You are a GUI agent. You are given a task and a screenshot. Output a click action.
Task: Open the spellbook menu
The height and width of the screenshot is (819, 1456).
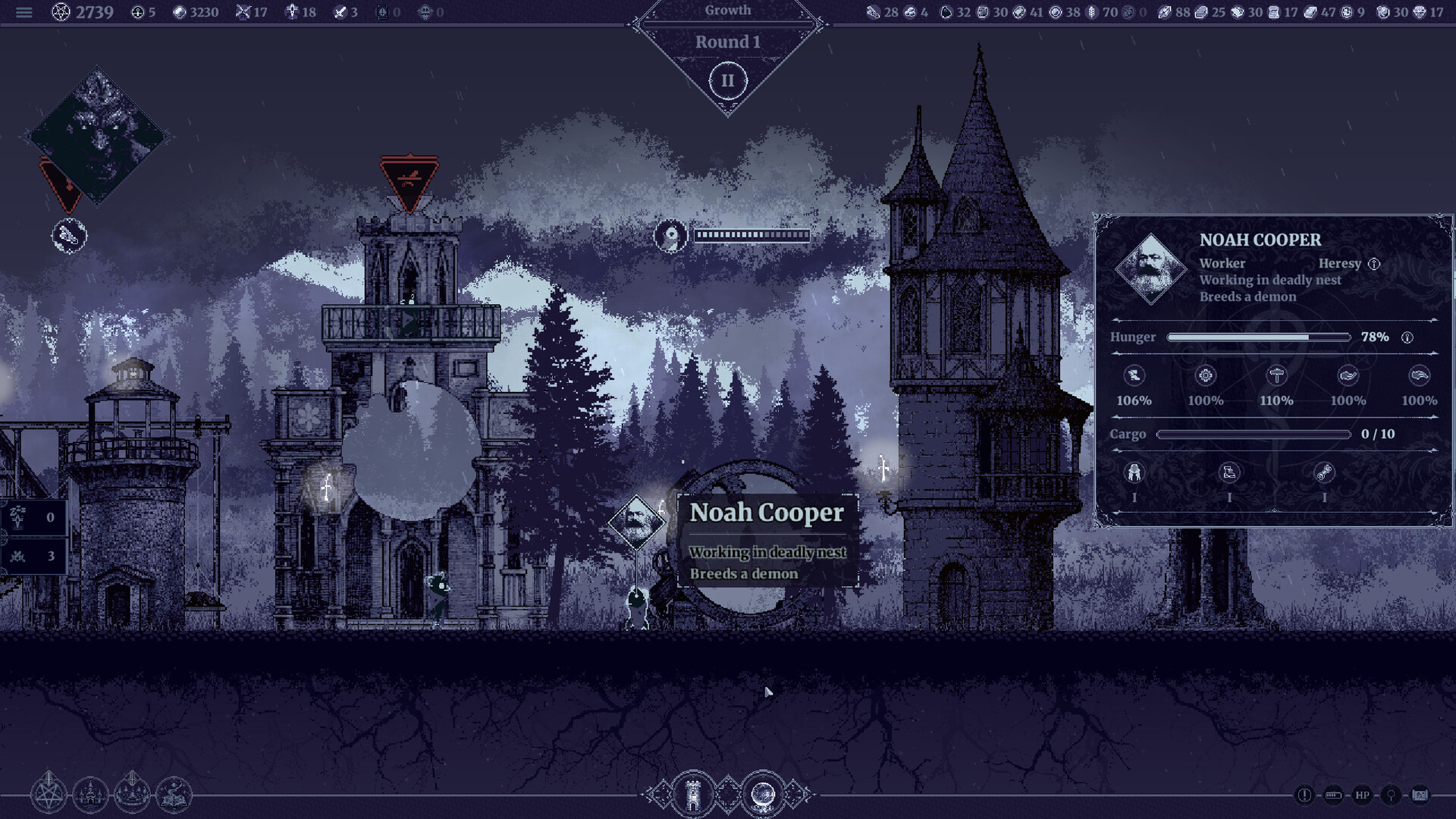tap(174, 795)
